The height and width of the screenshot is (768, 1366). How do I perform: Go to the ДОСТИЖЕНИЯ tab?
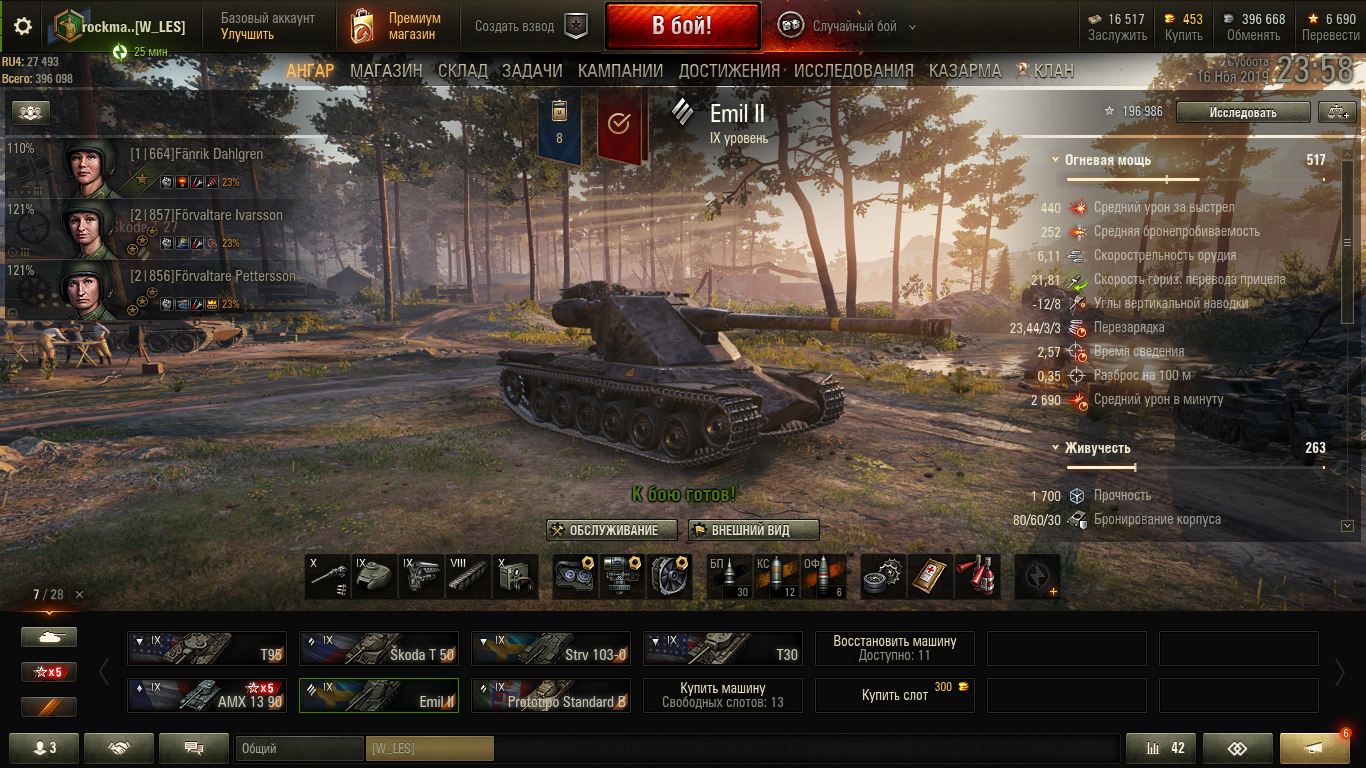(729, 71)
